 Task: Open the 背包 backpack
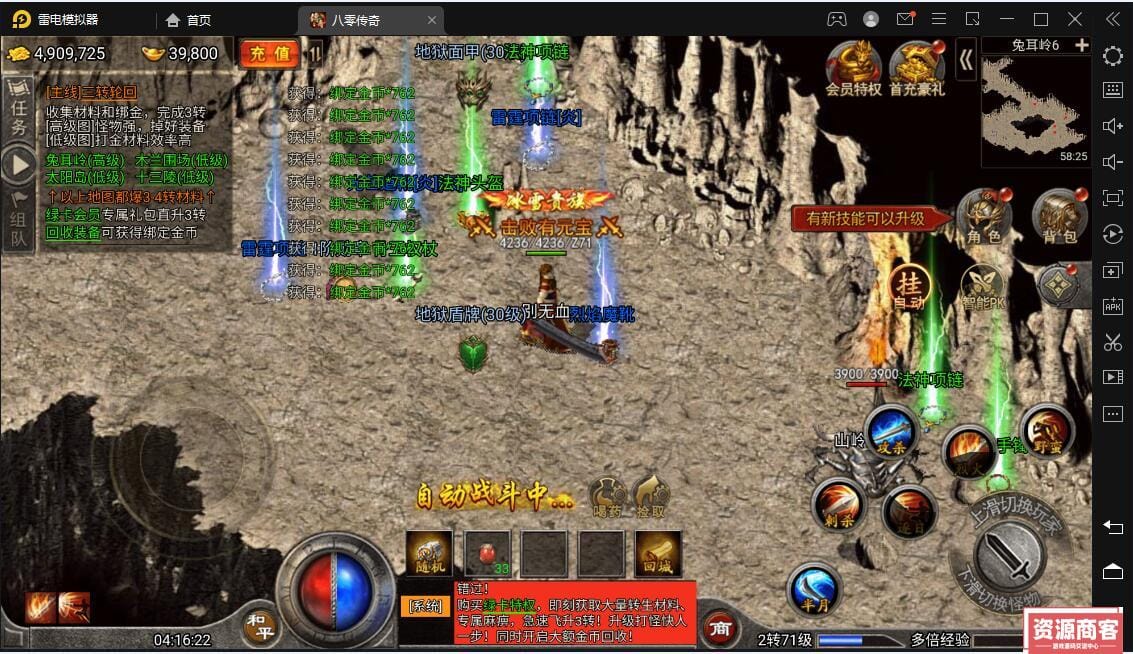click(x=1059, y=216)
